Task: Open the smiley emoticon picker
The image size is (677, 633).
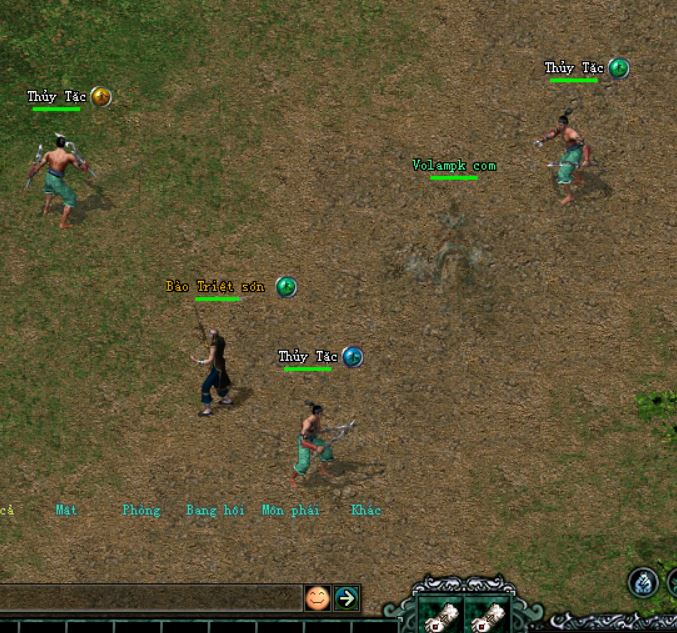Action: (317, 598)
